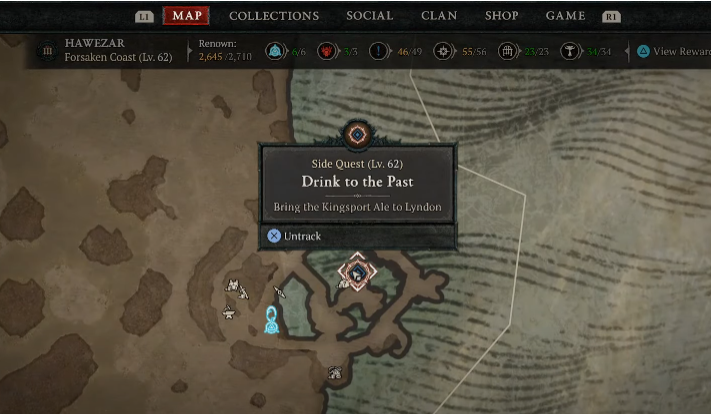Click the Hawezar region emblem icon
The width and height of the screenshot is (711, 414).
point(46,51)
